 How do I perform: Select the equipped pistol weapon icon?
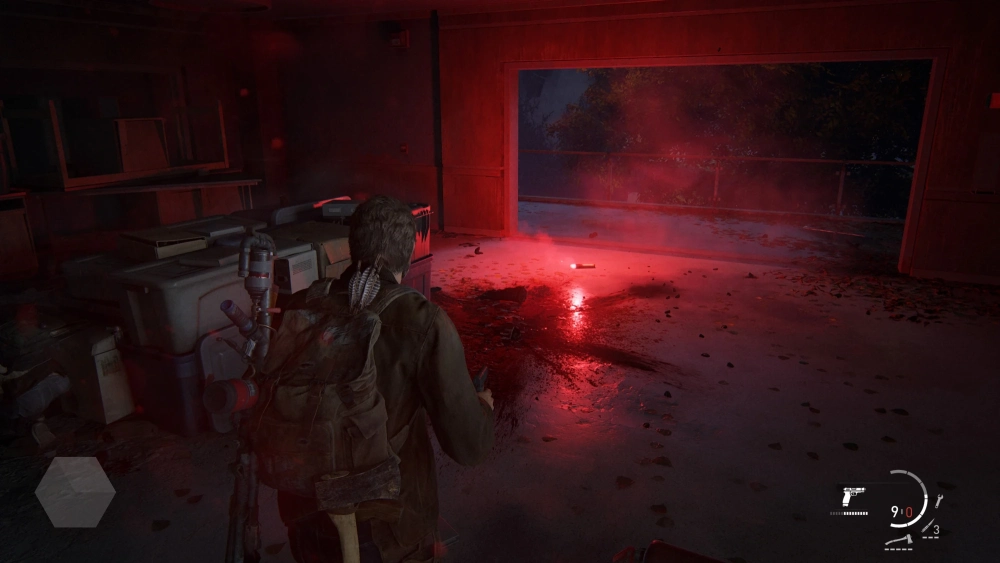pyautogui.click(x=853, y=497)
